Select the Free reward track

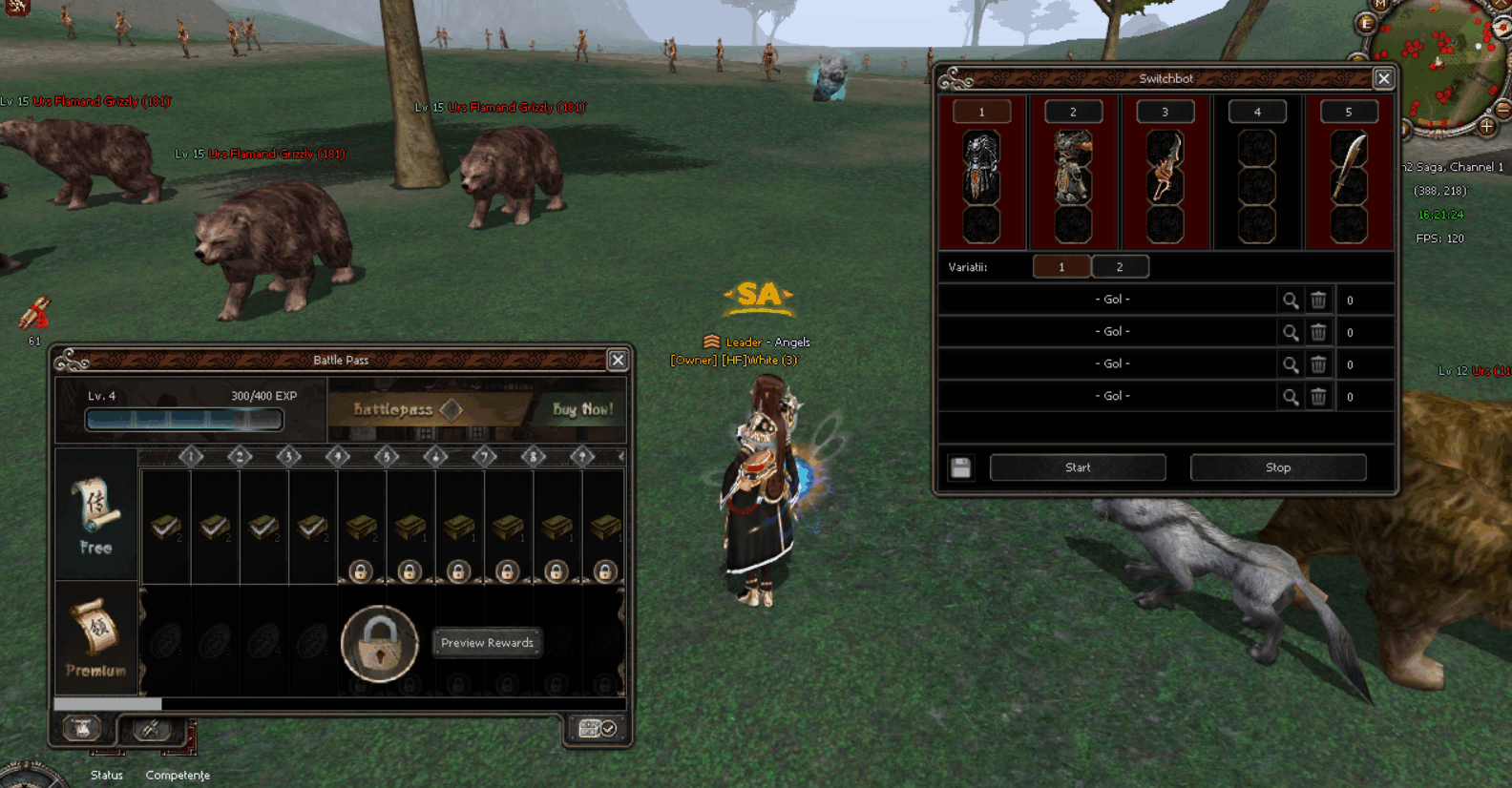click(x=95, y=515)
